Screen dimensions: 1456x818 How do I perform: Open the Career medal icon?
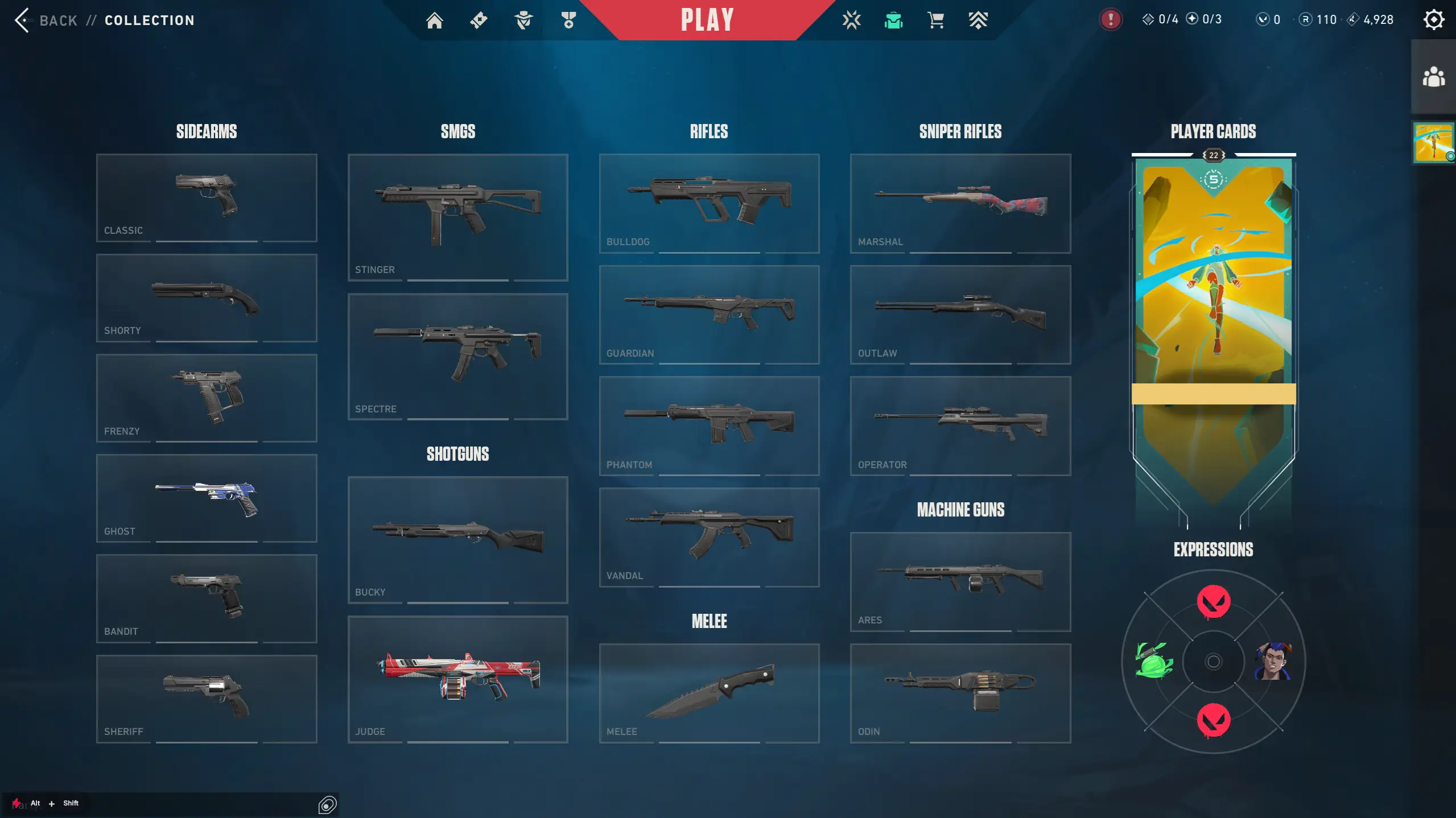coord(568,20)
